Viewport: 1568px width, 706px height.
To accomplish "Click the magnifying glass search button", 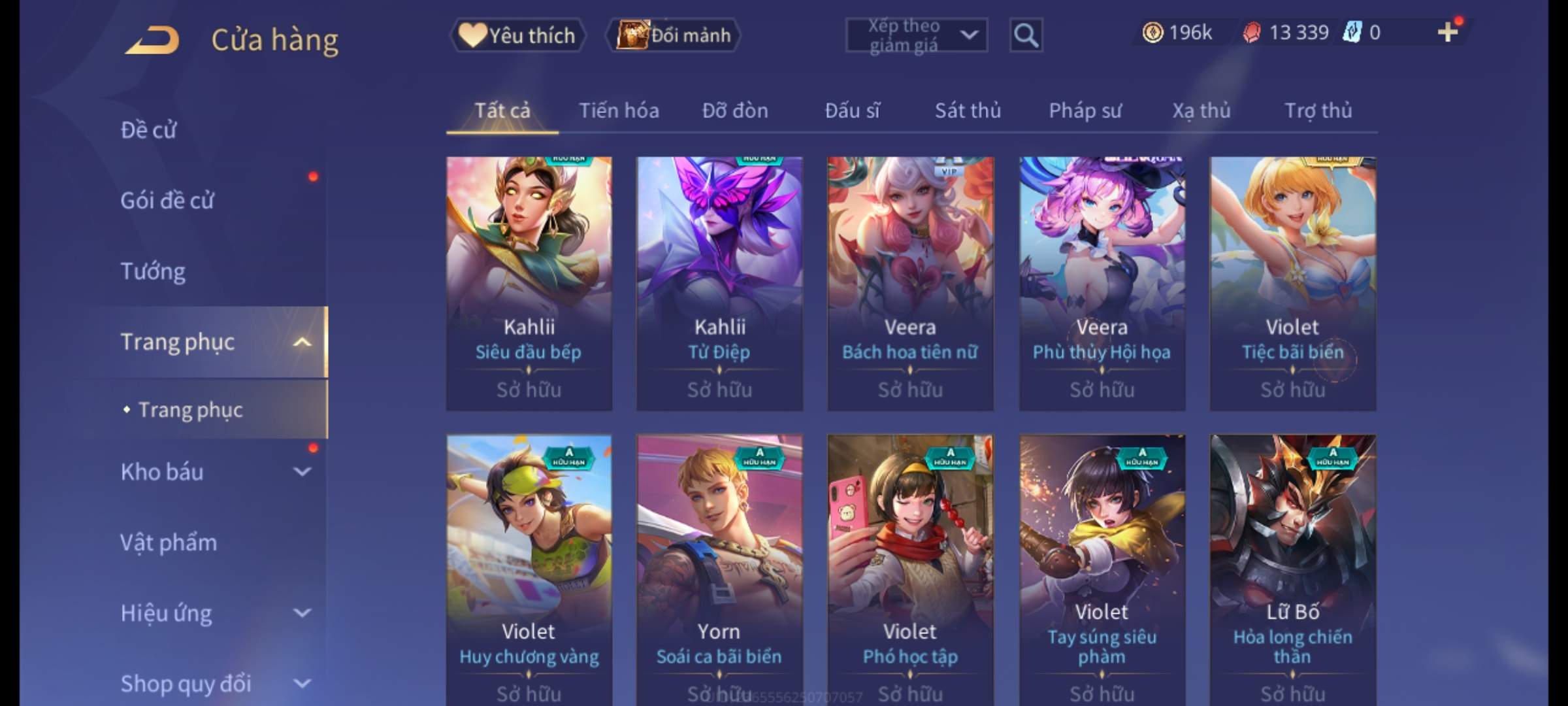I will (1026, 35).
